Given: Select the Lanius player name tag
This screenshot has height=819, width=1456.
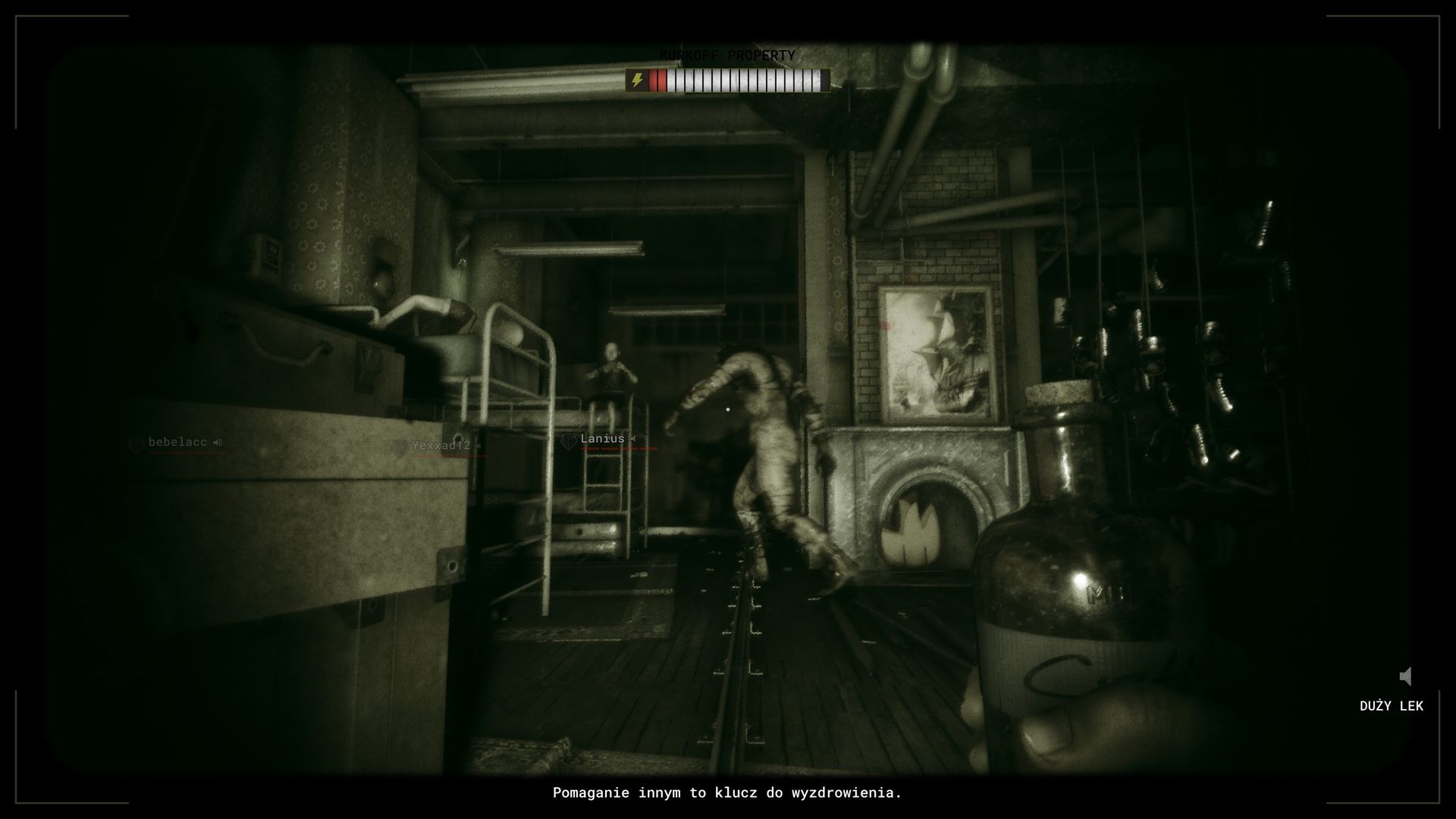Looking at the screenshot, I should tap(602, 439).
